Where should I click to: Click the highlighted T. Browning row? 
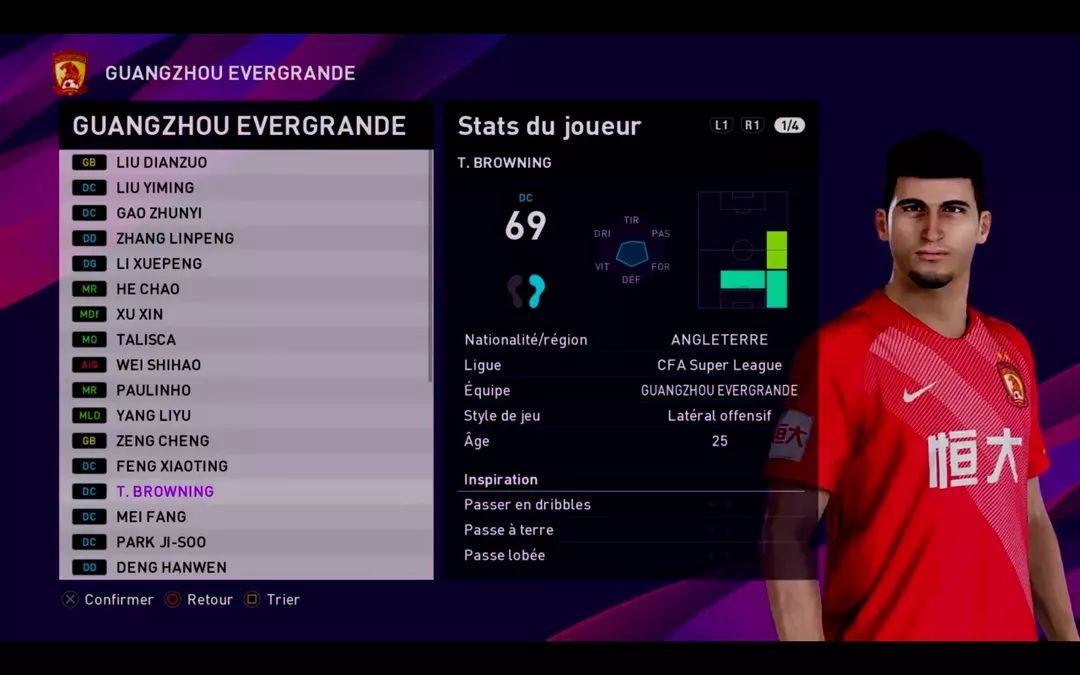(x=245, y=491)
